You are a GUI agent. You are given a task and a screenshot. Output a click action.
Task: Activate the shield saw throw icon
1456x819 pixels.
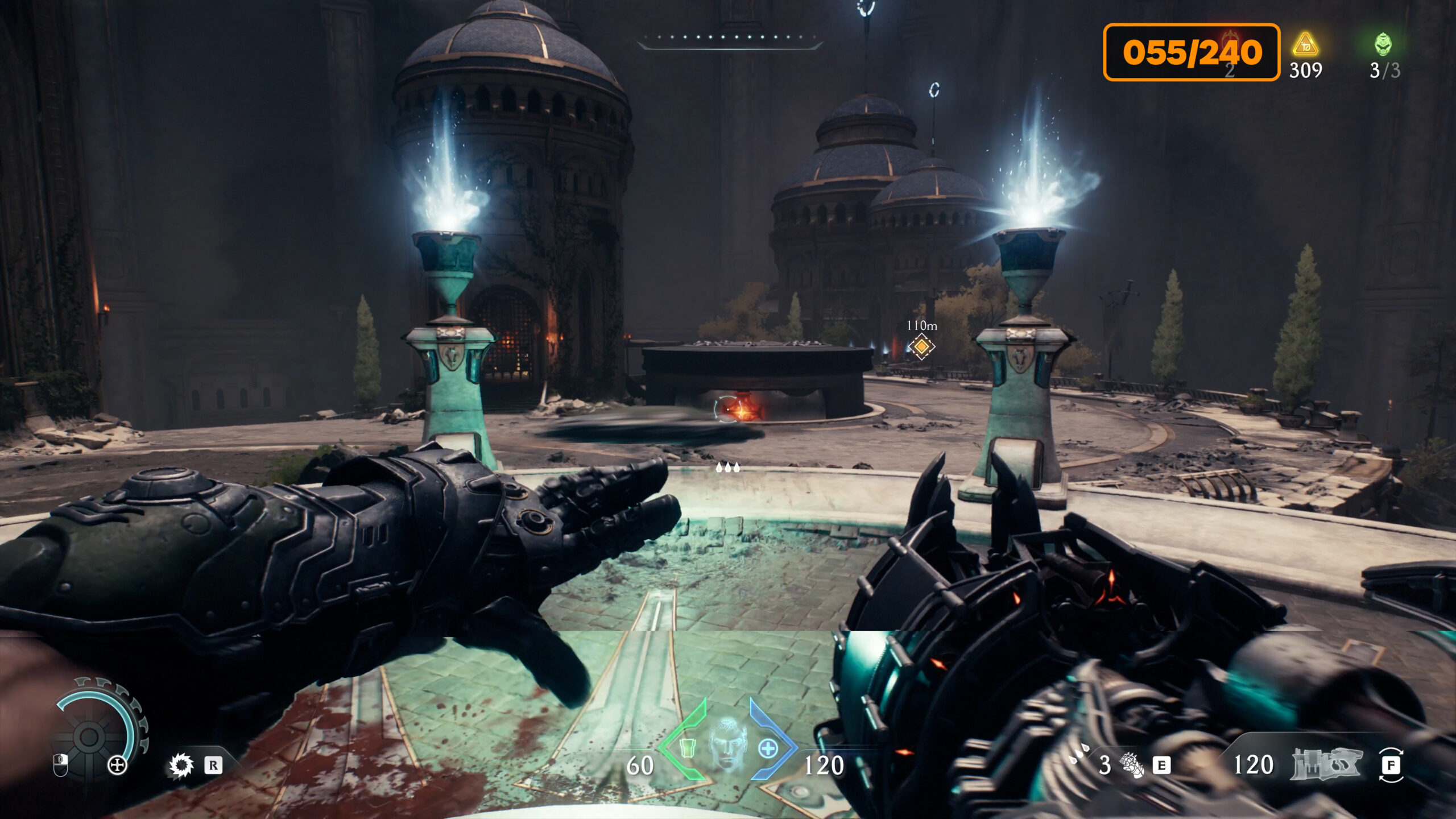181,766
